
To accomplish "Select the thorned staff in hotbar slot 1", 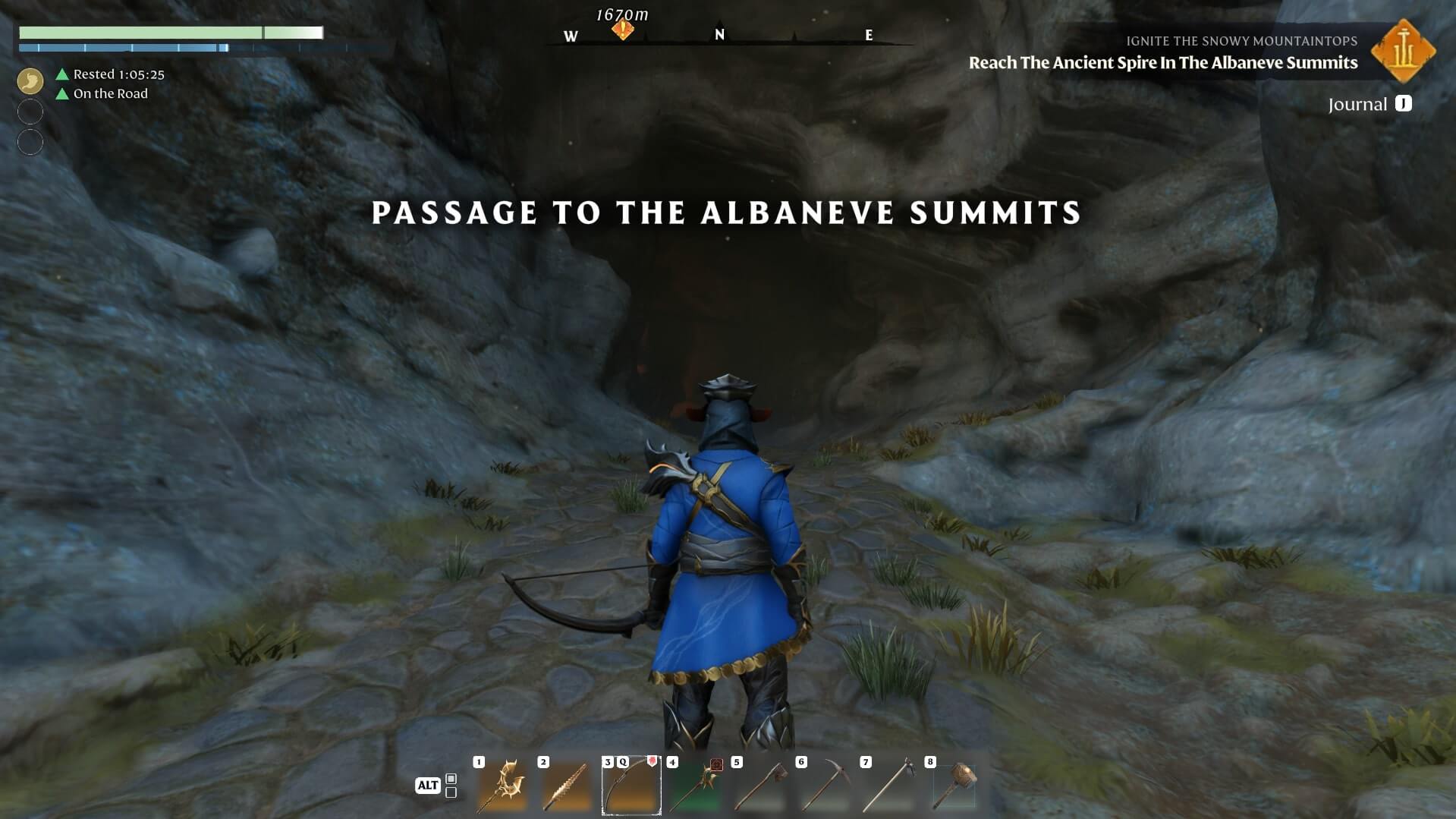I will (x=502, y=786).
